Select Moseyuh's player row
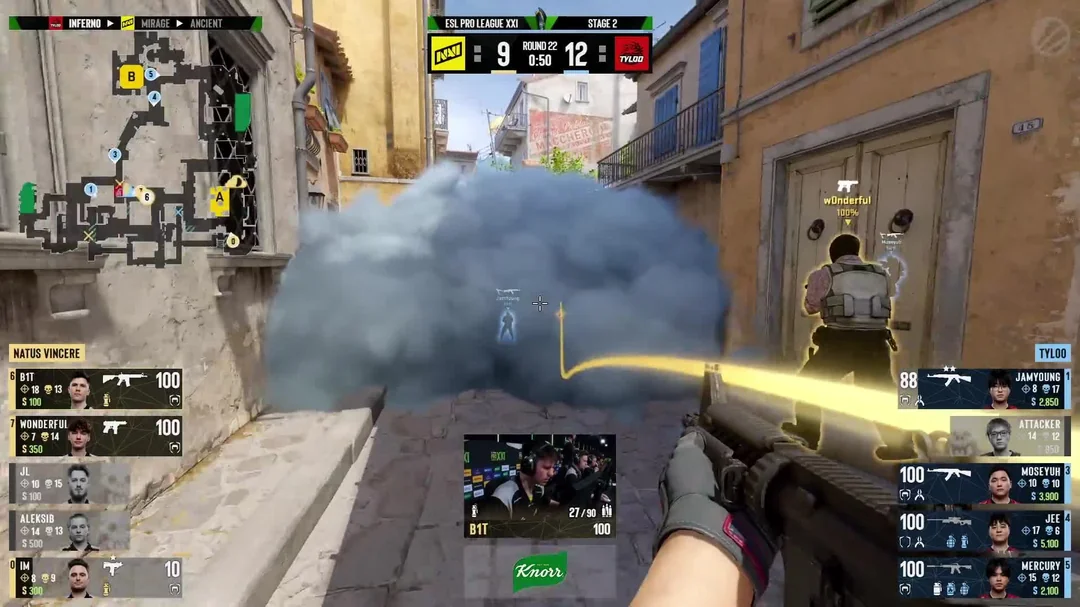Viewport: 1080px width, 607px height. [984, 483]
